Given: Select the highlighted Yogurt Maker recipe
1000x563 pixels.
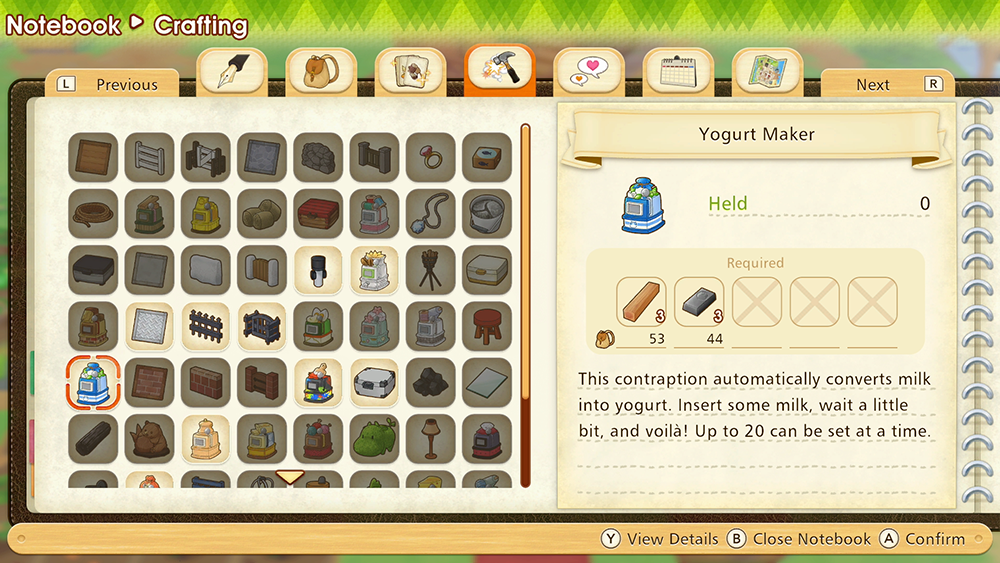Looking at the screenshot, I should pyautogui.click(x=93, y=382).
